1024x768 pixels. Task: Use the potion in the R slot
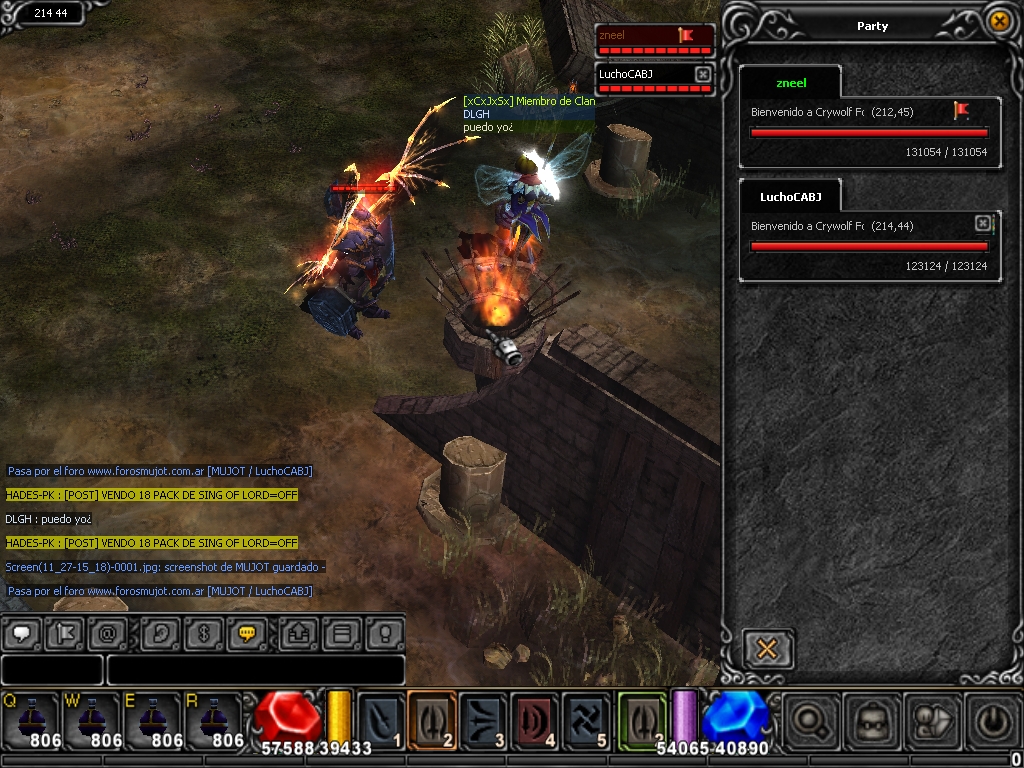pyautogui.click(x=213, y=719)
